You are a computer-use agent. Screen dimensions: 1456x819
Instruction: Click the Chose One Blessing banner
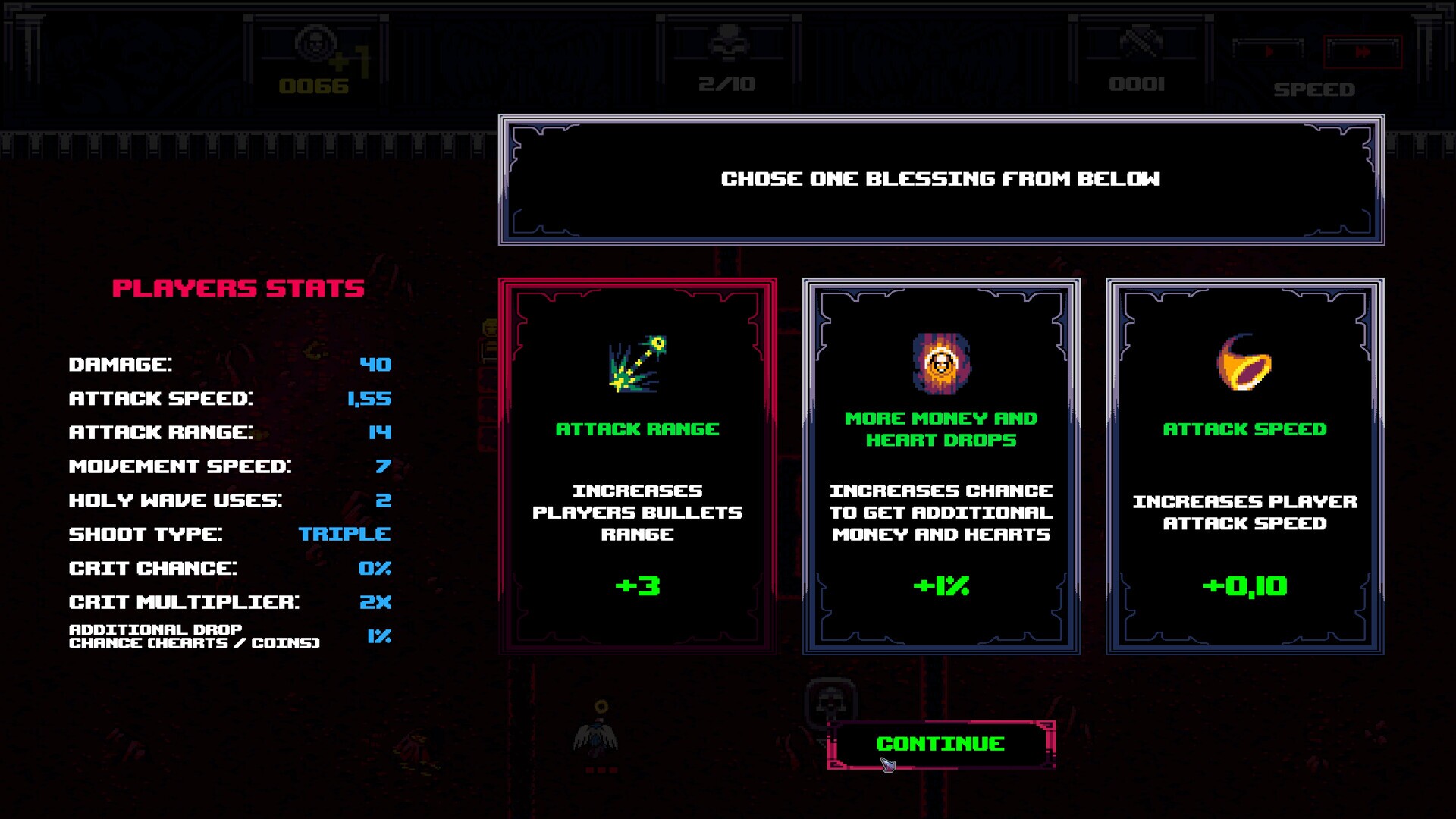[x=940, y=180]
